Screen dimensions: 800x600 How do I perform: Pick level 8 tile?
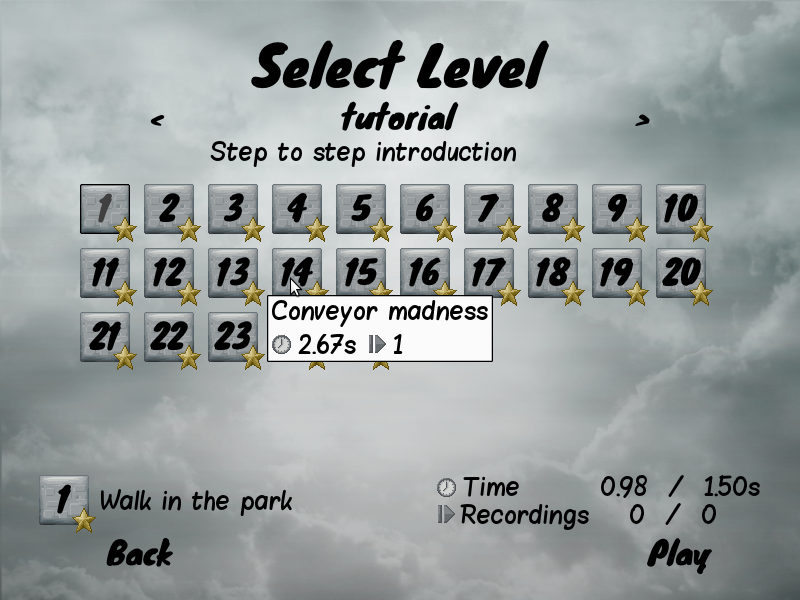pos(552,209)
